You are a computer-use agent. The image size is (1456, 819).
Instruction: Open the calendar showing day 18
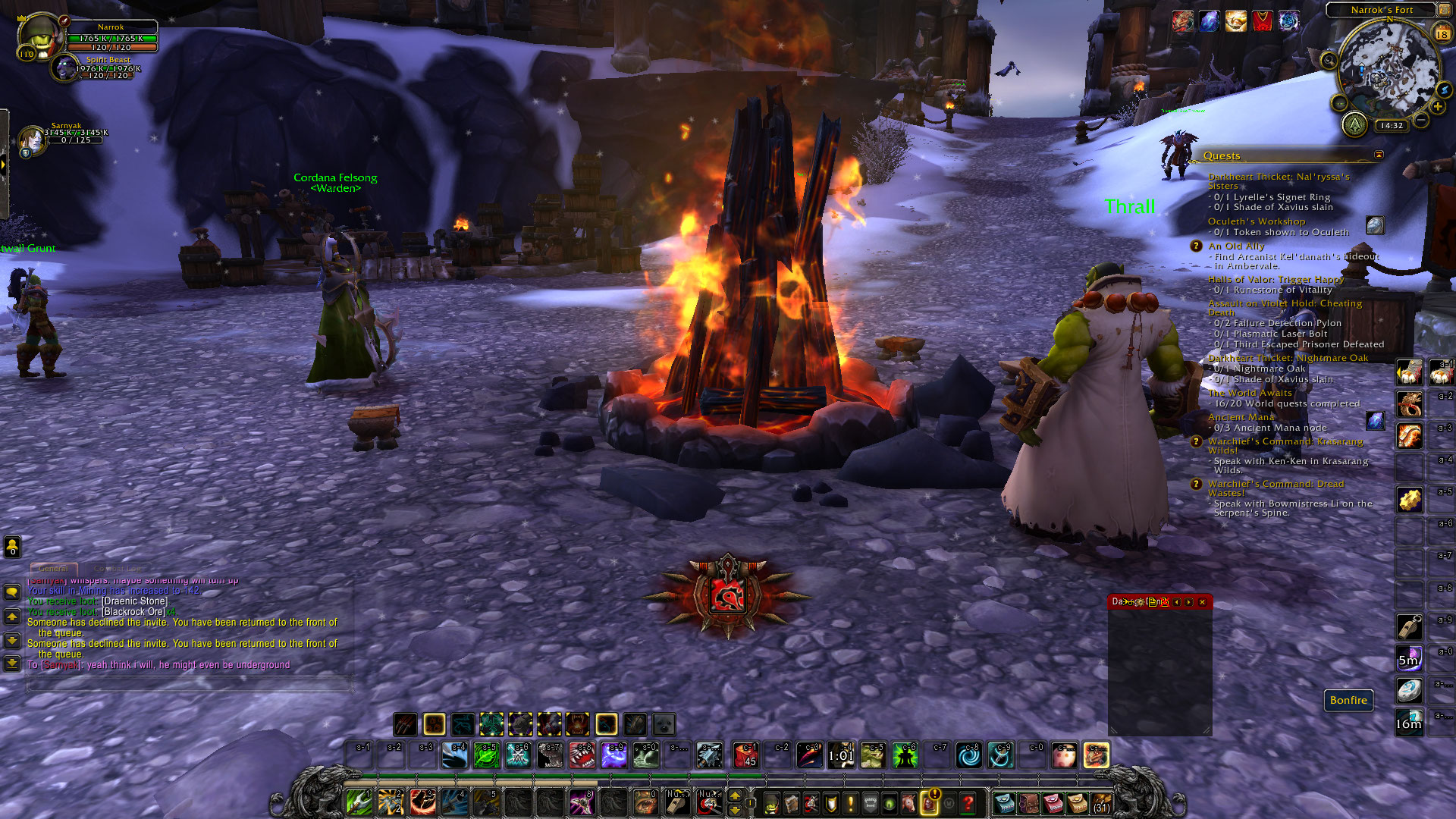point(1442,34)
